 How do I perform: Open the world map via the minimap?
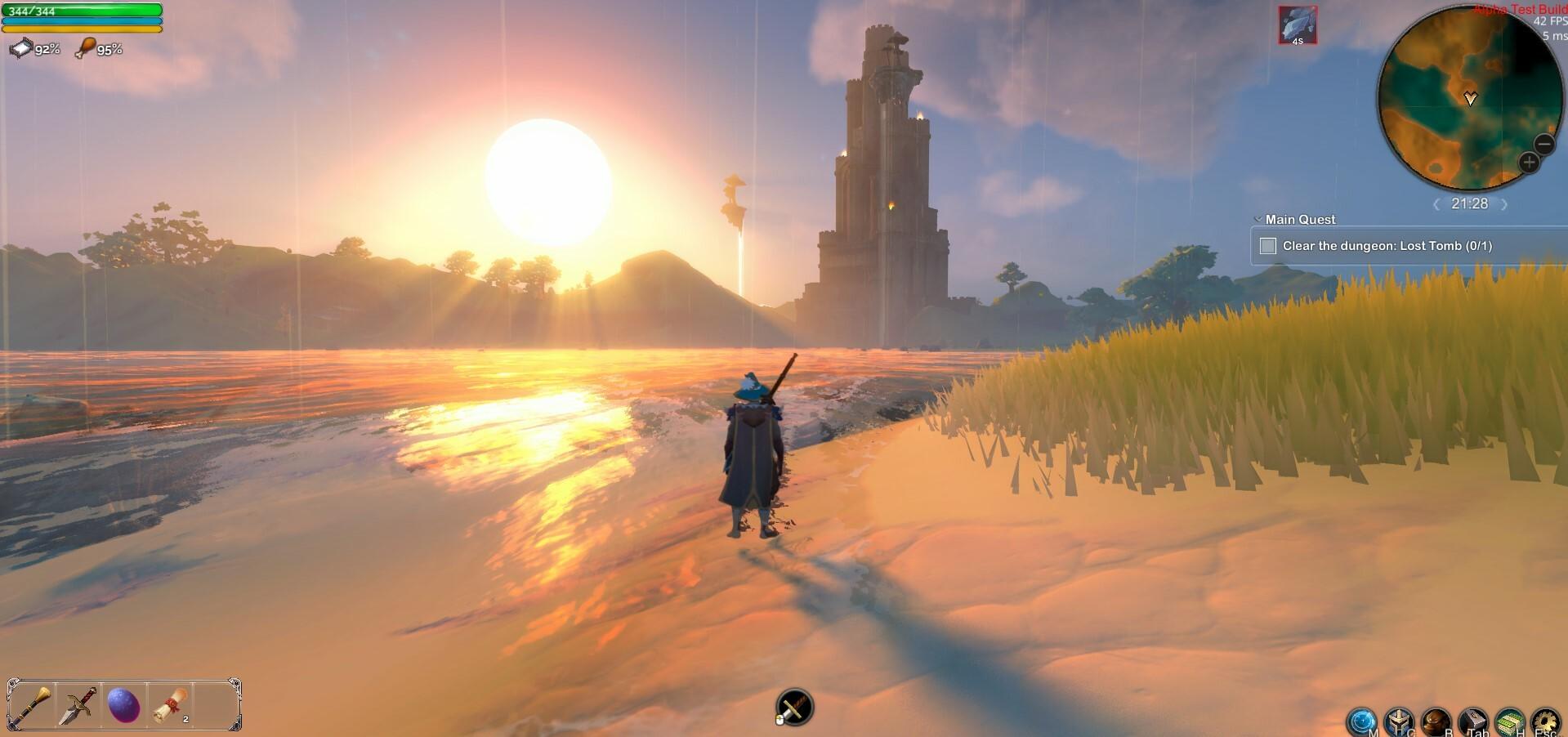1472,98
